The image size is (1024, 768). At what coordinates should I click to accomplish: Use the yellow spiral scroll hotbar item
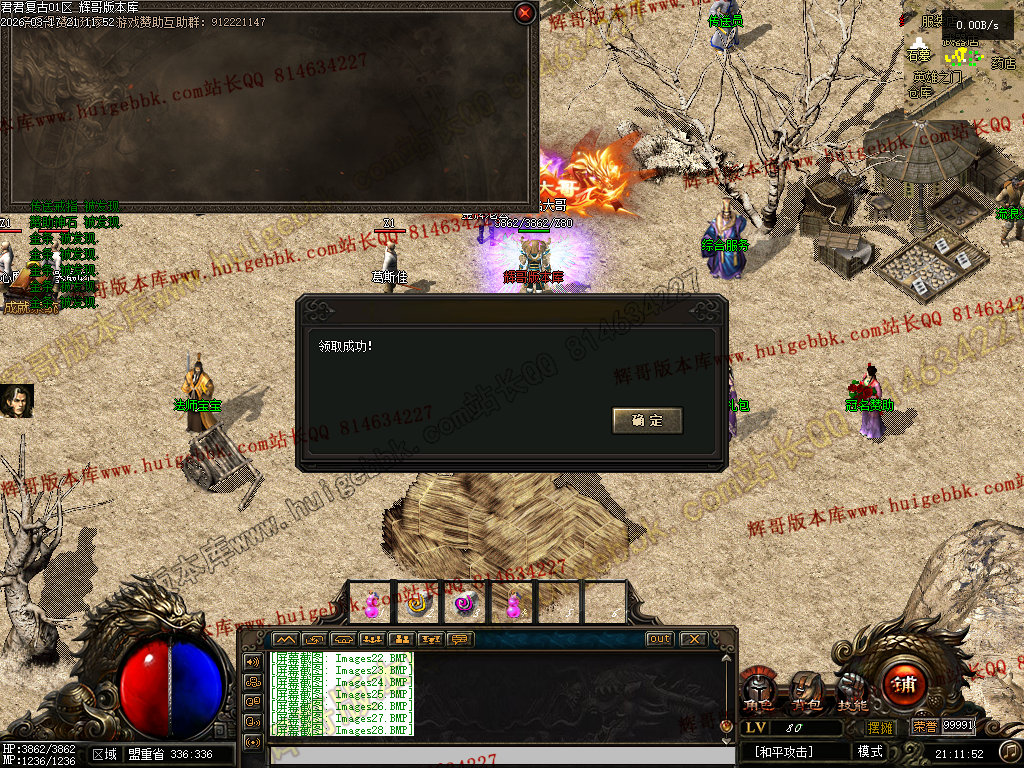[x=417, y=604]
